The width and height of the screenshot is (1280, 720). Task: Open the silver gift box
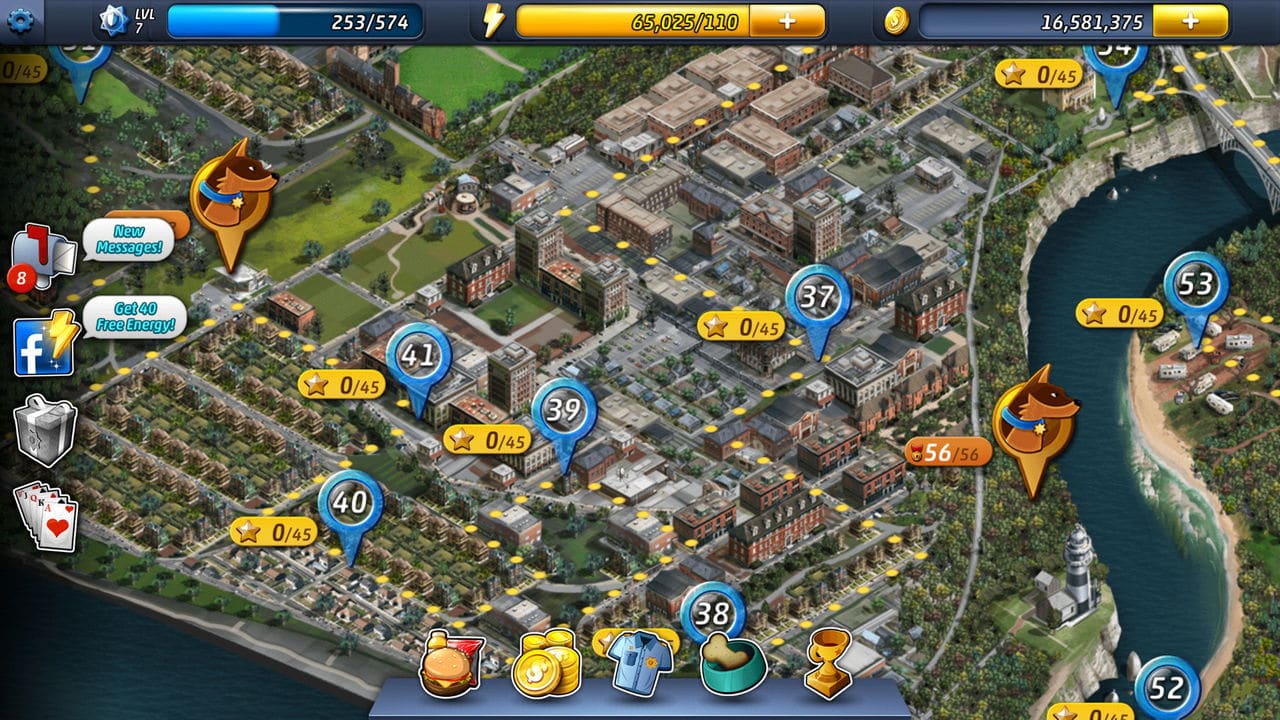45,431
